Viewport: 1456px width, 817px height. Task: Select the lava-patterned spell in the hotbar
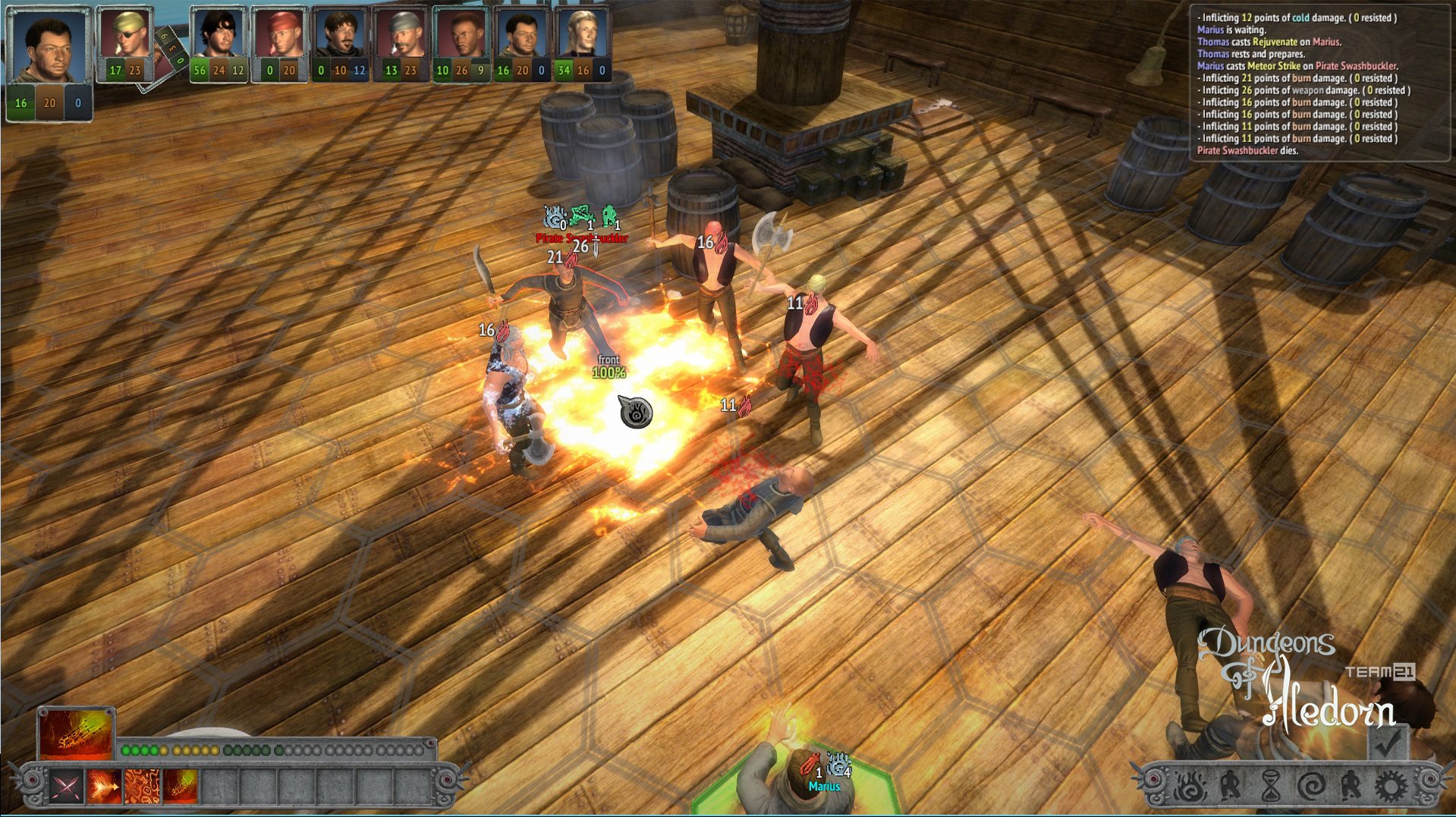coord(143,787)
